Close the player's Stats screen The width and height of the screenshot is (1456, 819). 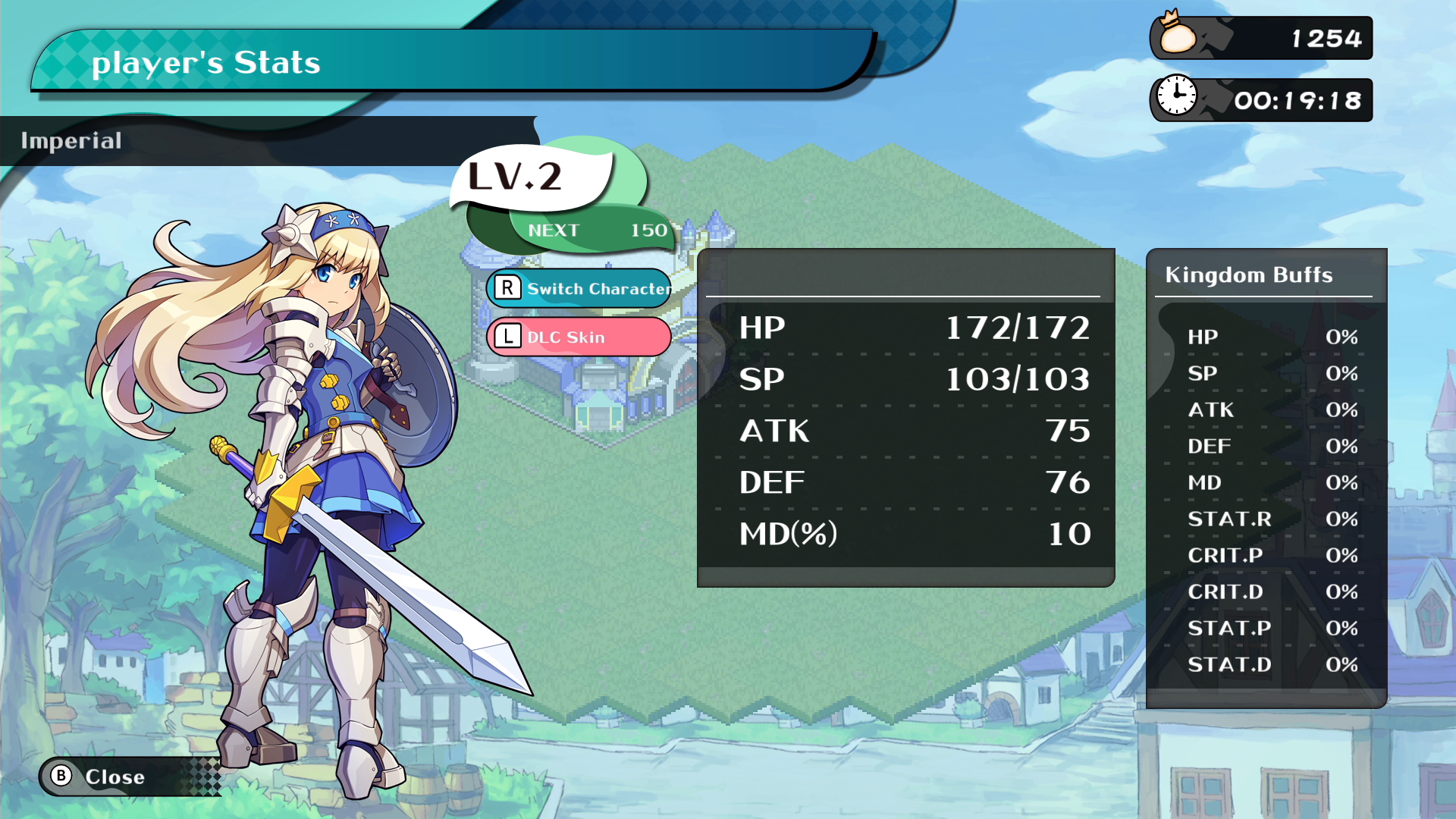pyautogui.click(x=99, y=777)
